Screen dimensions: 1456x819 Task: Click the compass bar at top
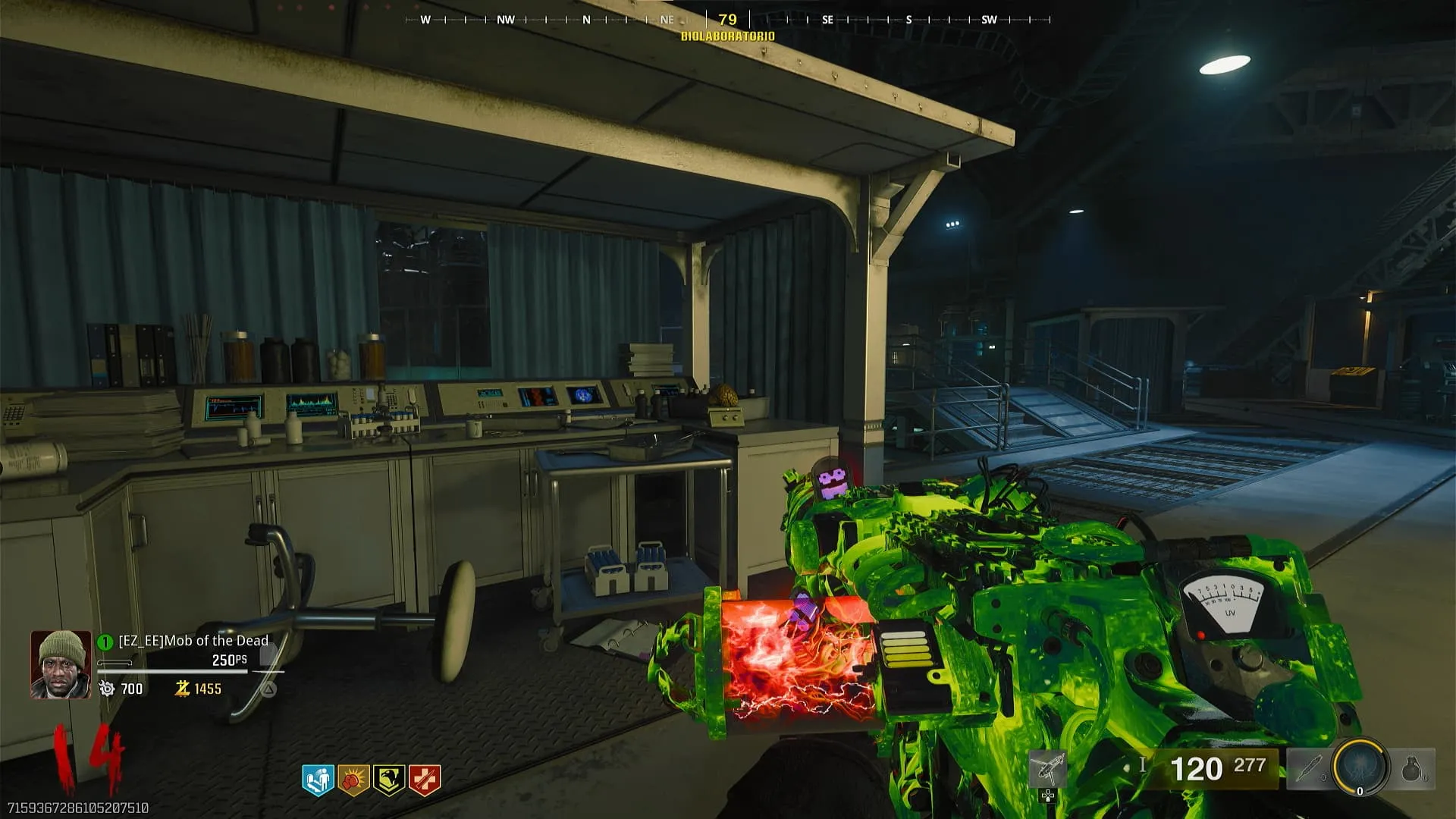tap(728, 20)
